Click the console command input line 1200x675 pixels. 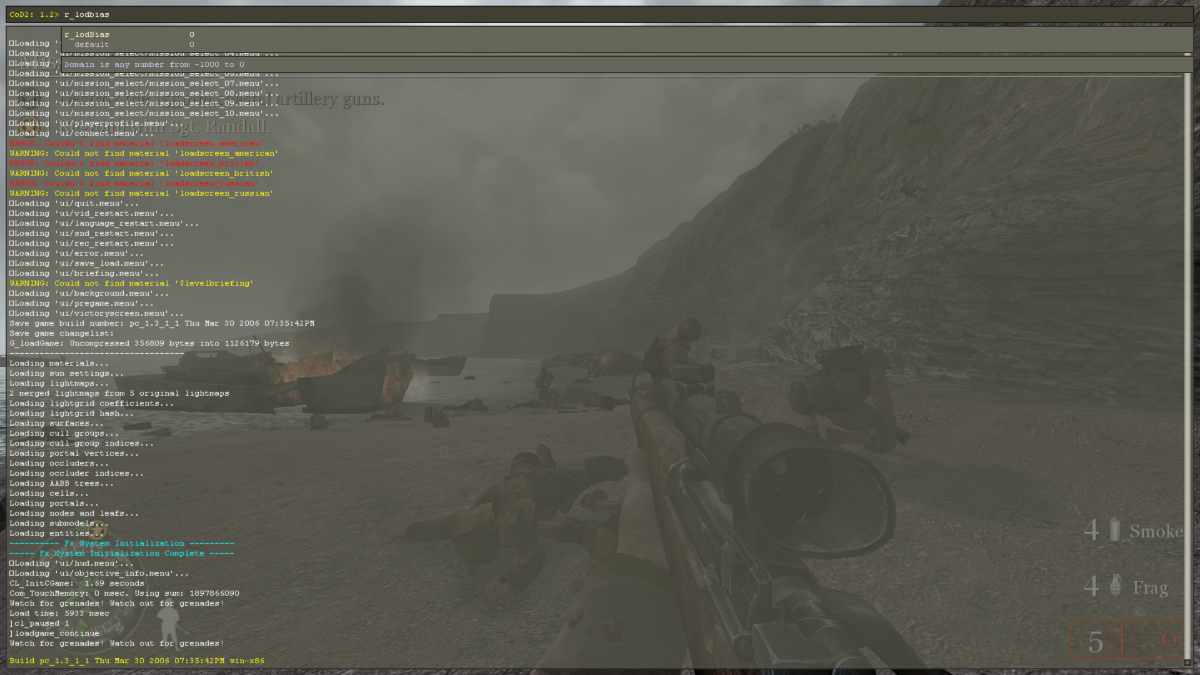[x=600, y=15]
